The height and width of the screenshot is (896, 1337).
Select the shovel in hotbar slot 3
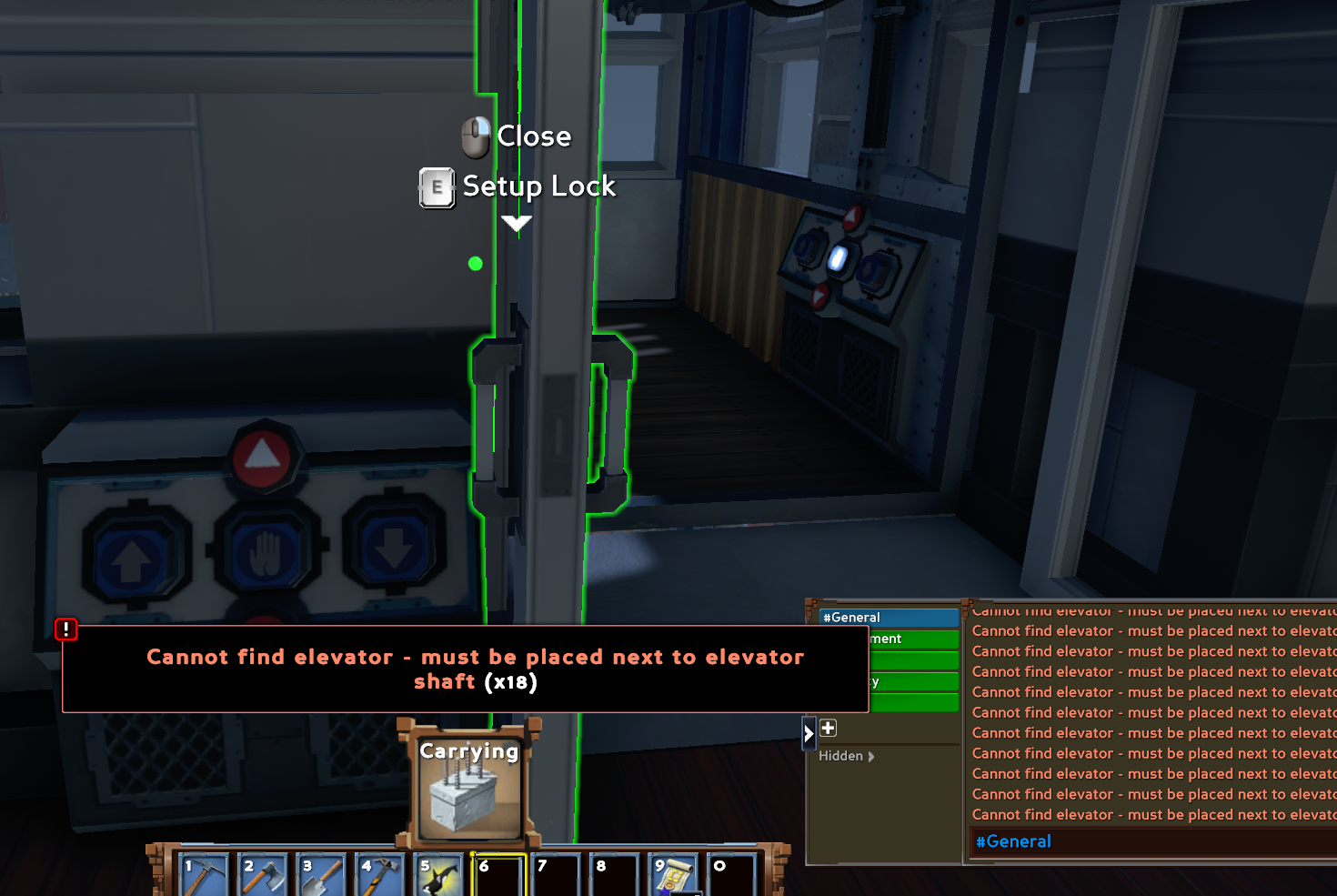pos(321,873)
